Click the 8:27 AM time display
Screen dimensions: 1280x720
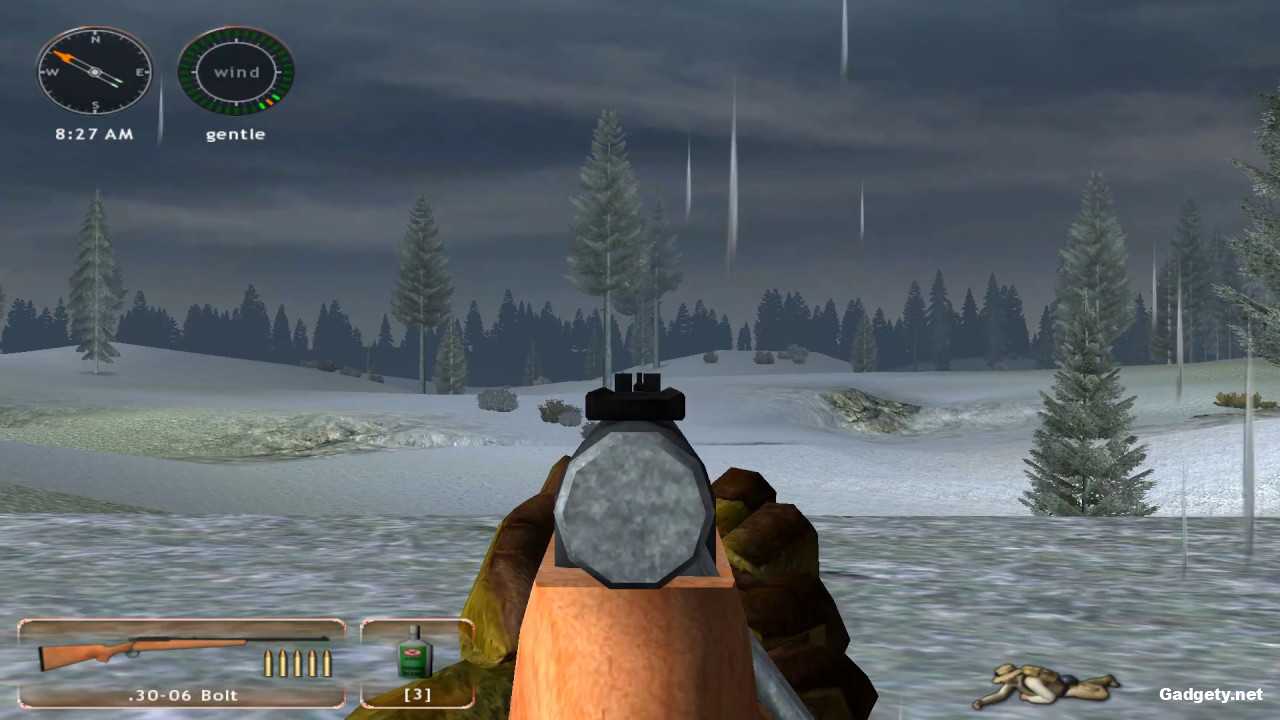click(x=93, y=133)
